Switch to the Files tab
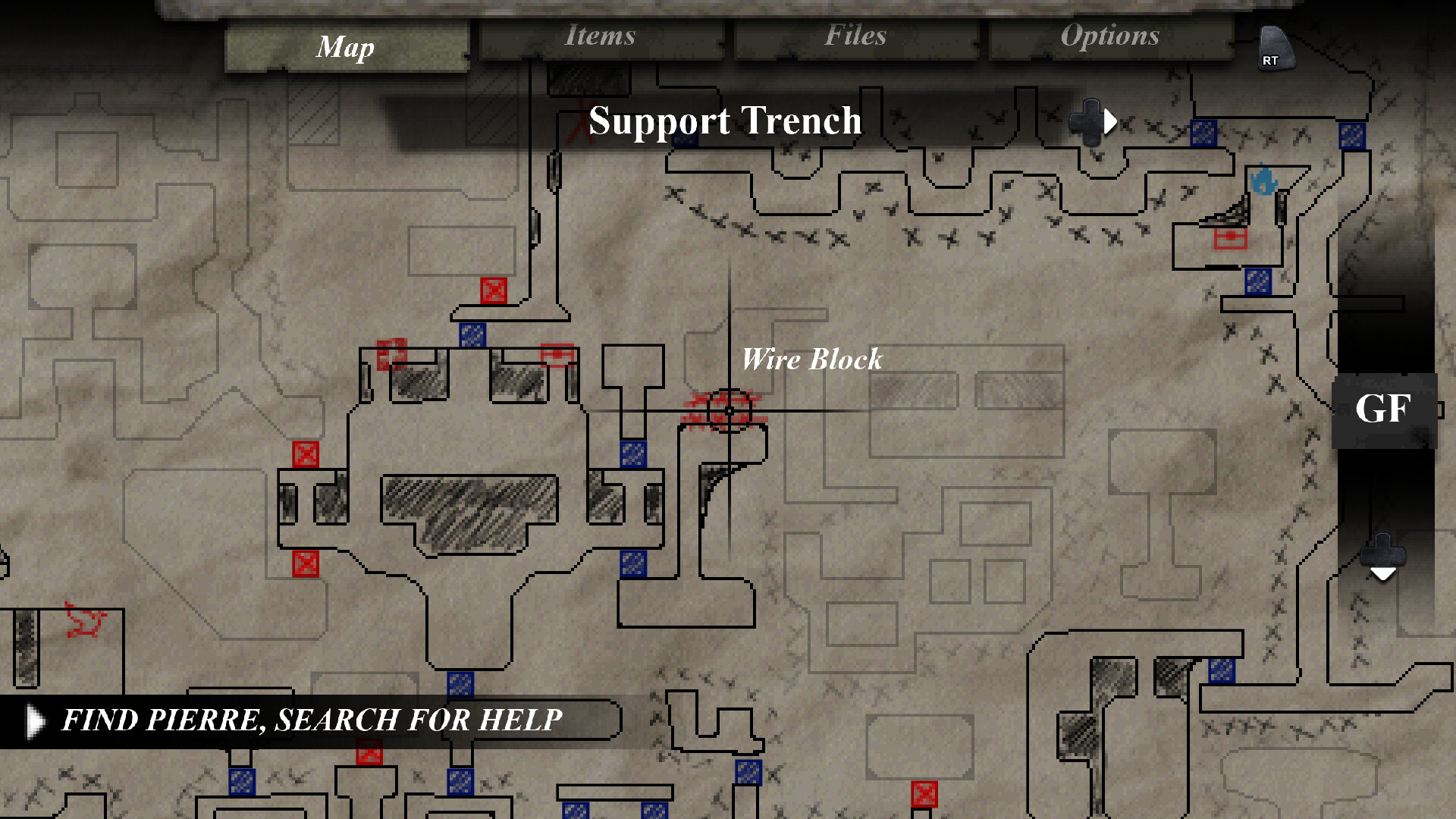 [855, 36]
